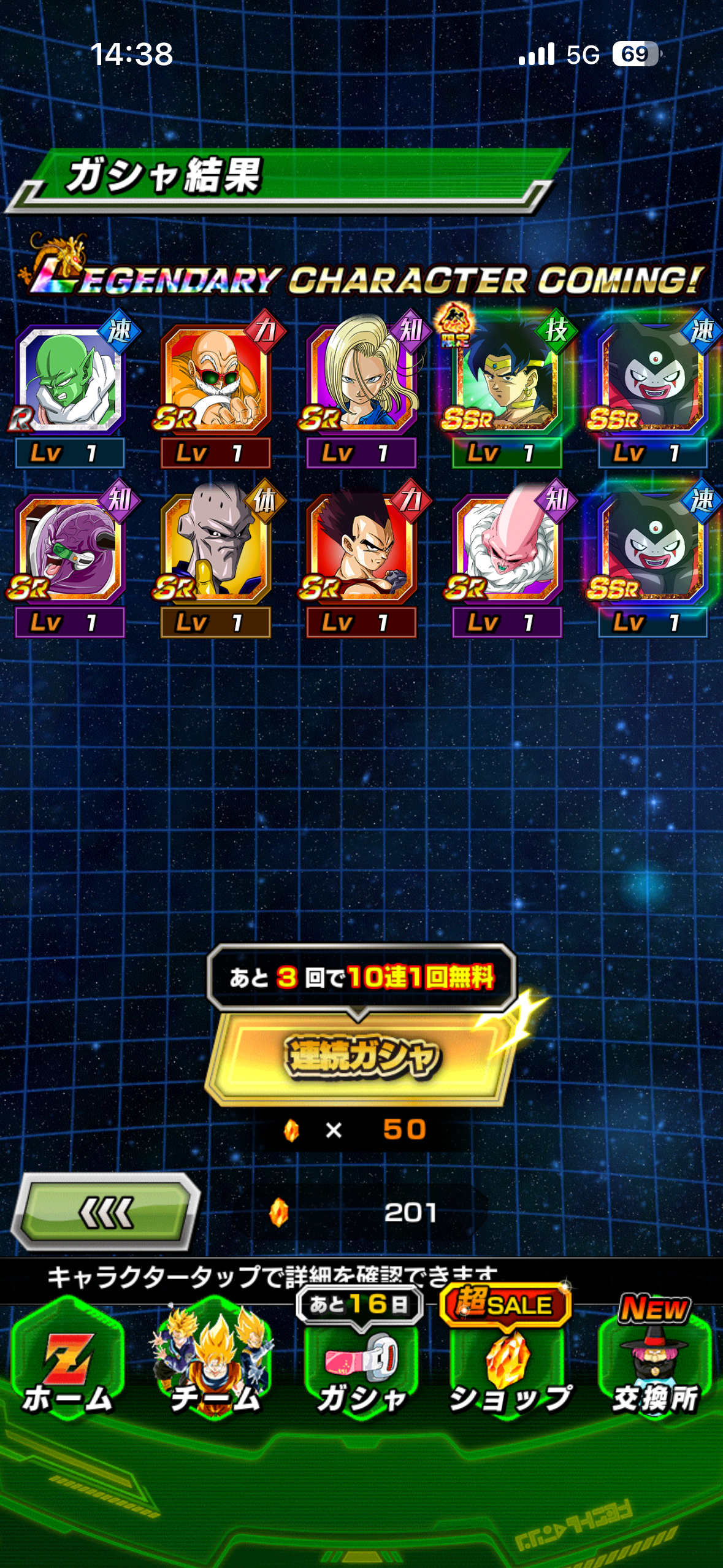The image size is (723, 1568).
Task: Go back with the green arrow button
Action: tap(105, 1212)
